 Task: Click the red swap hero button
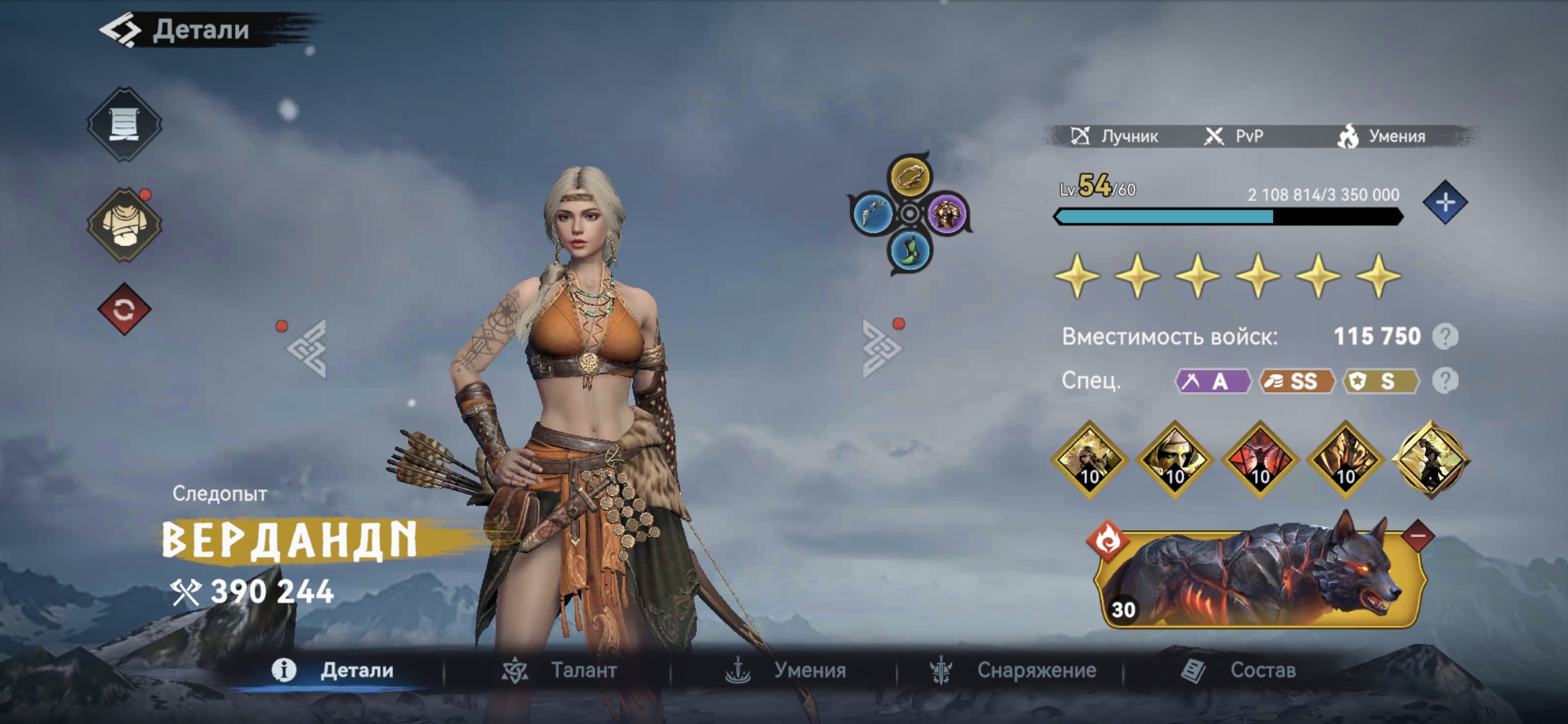[x=124, y=310]
